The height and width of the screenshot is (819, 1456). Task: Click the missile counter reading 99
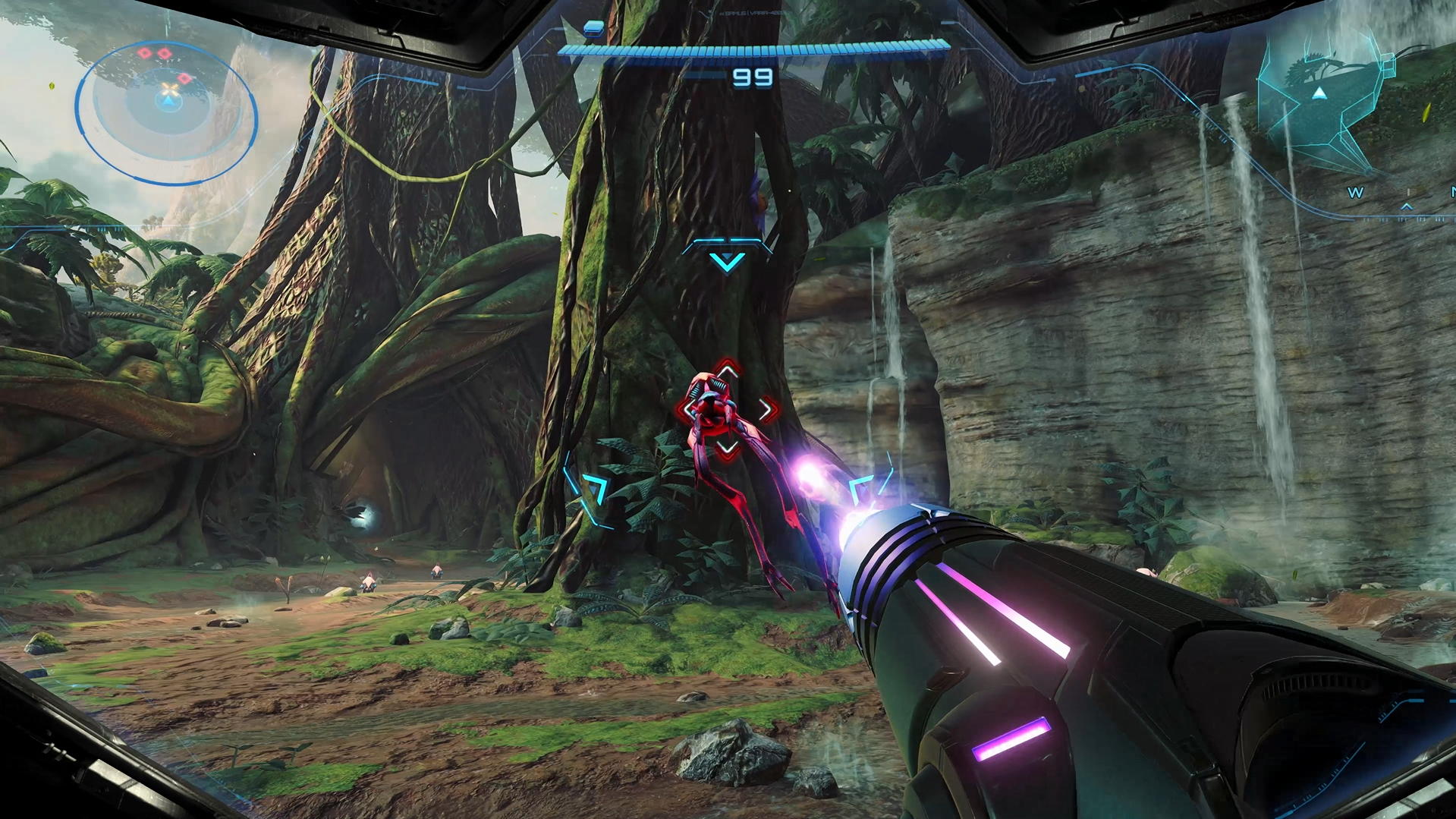(x=751, y=77)
